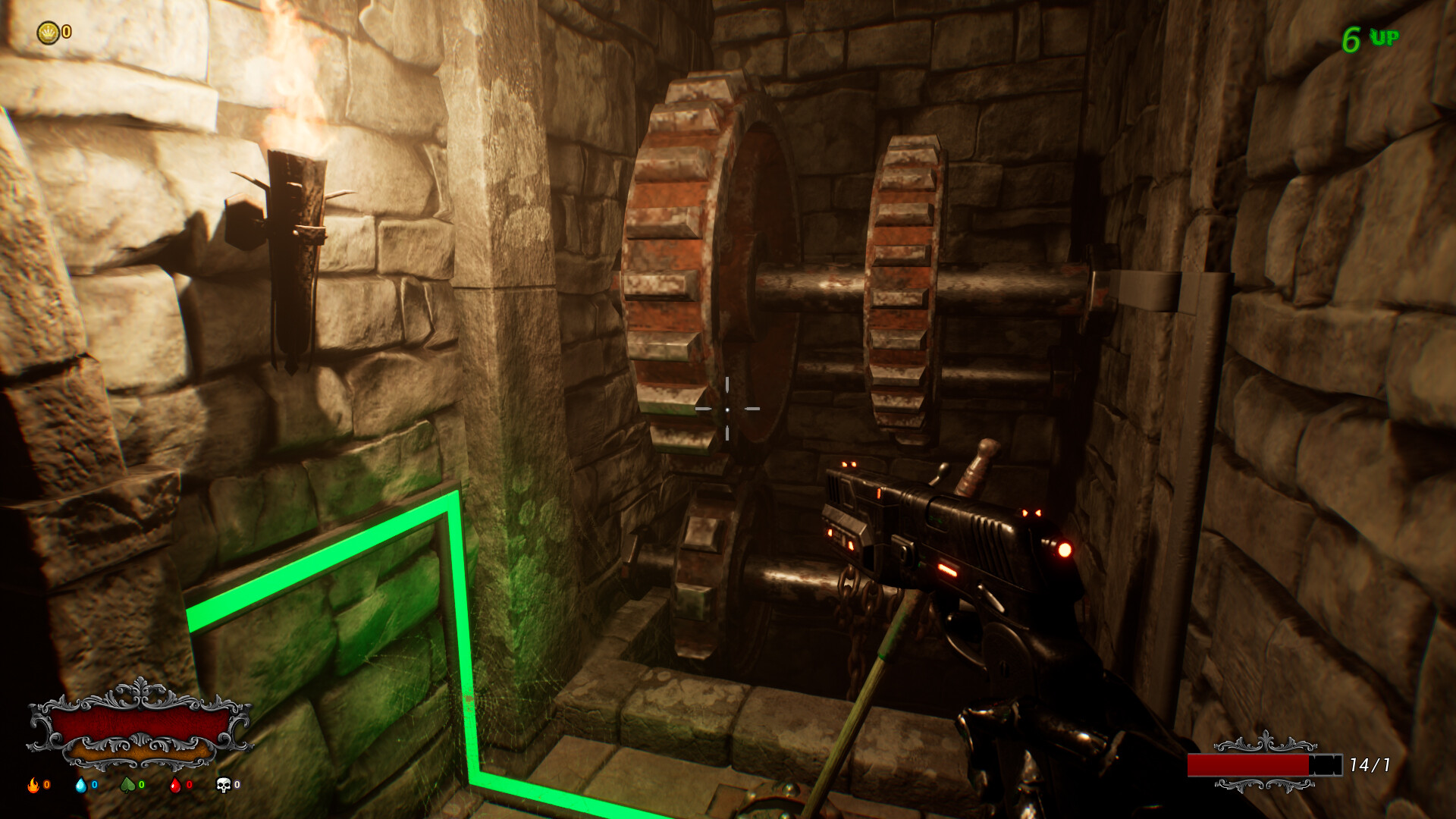The image size is (1456, 819).
Task: Toggle the fire counter showing zero
Action: point(45,786)
